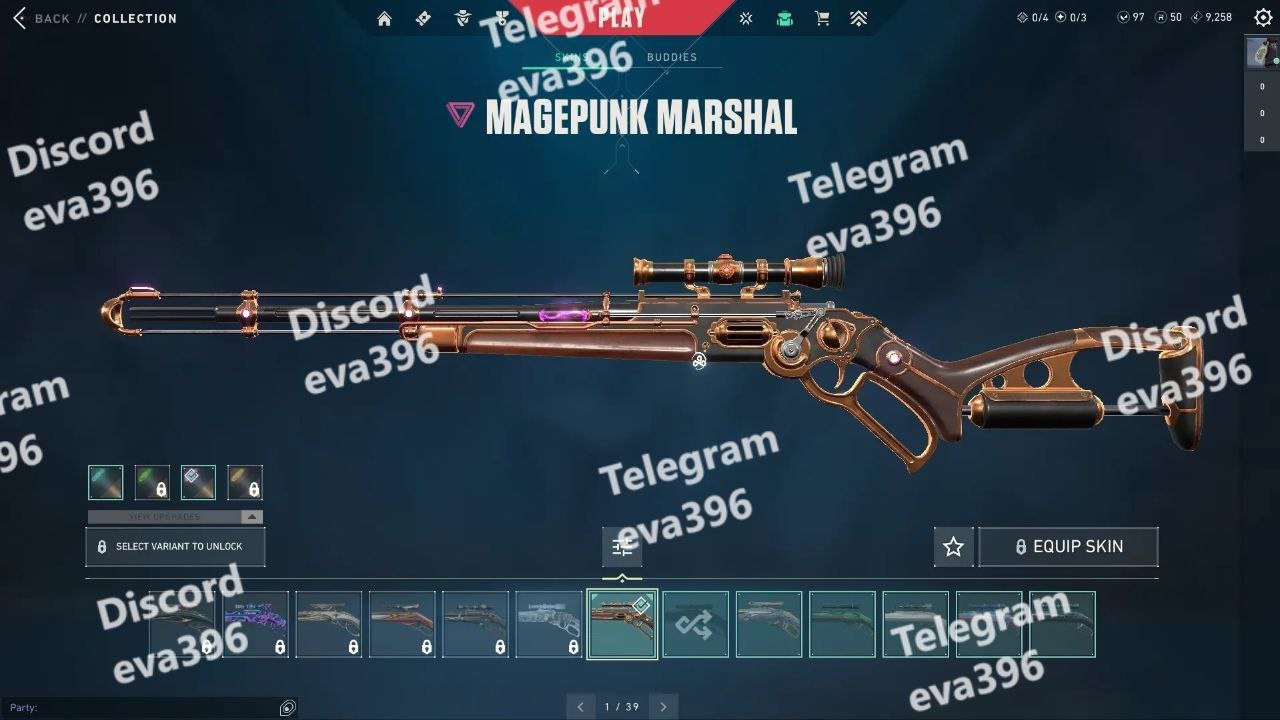1280x720 pixels.
Task: Click Select Variant to Unlock button
Action: 175,547
